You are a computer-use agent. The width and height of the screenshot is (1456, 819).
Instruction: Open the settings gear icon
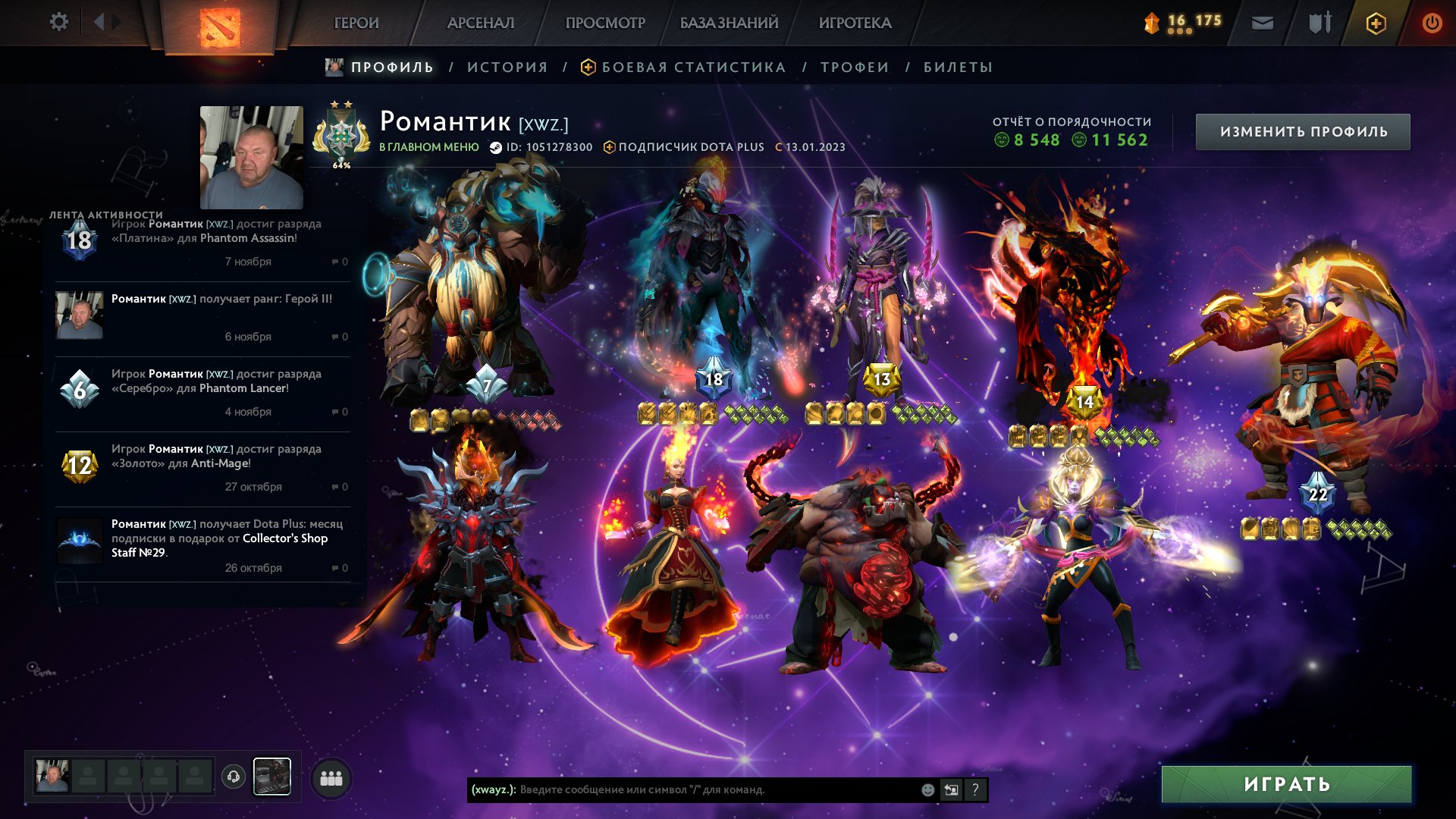(x=59, y=22)
